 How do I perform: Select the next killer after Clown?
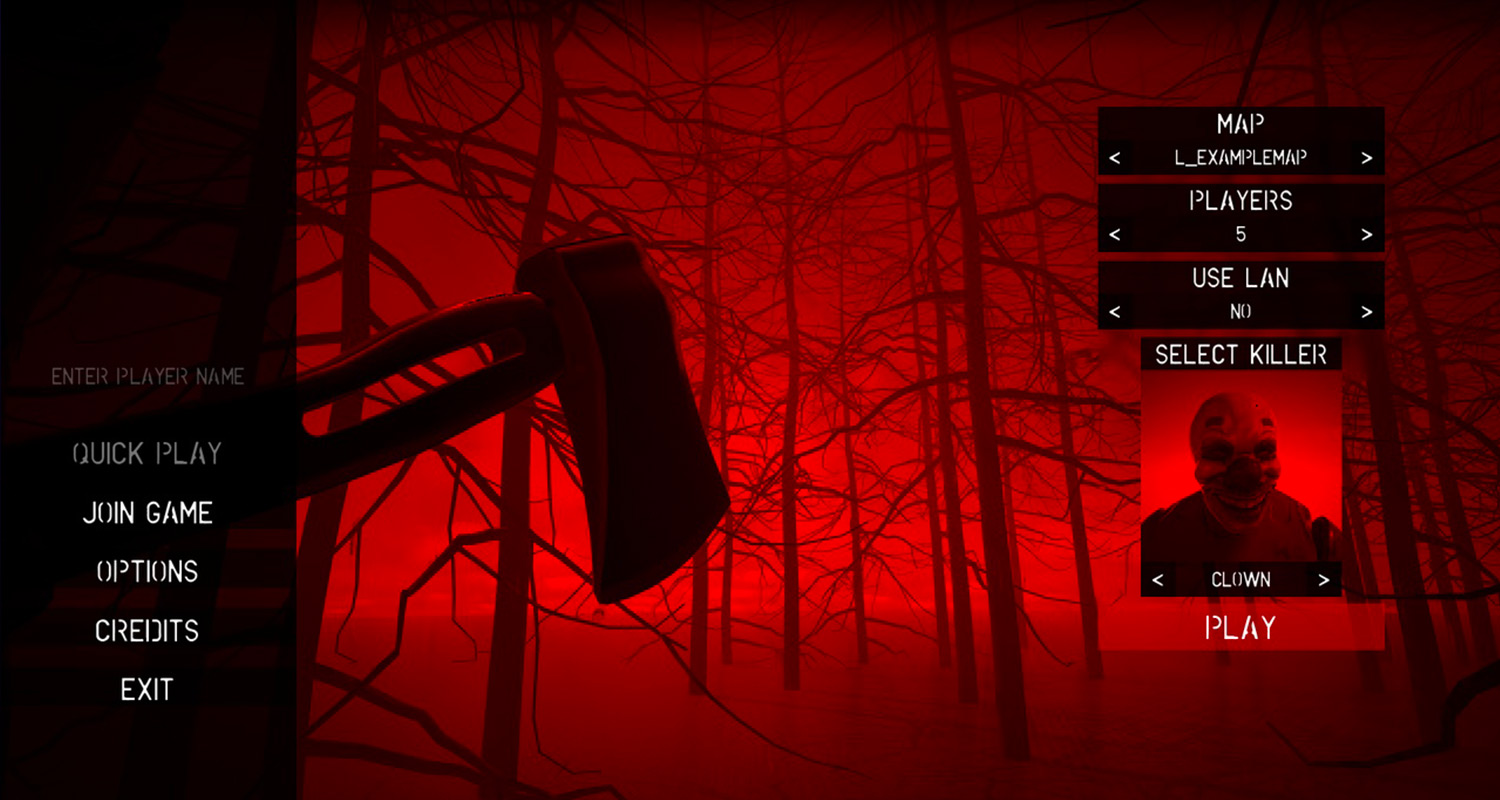coord(1324,580)
